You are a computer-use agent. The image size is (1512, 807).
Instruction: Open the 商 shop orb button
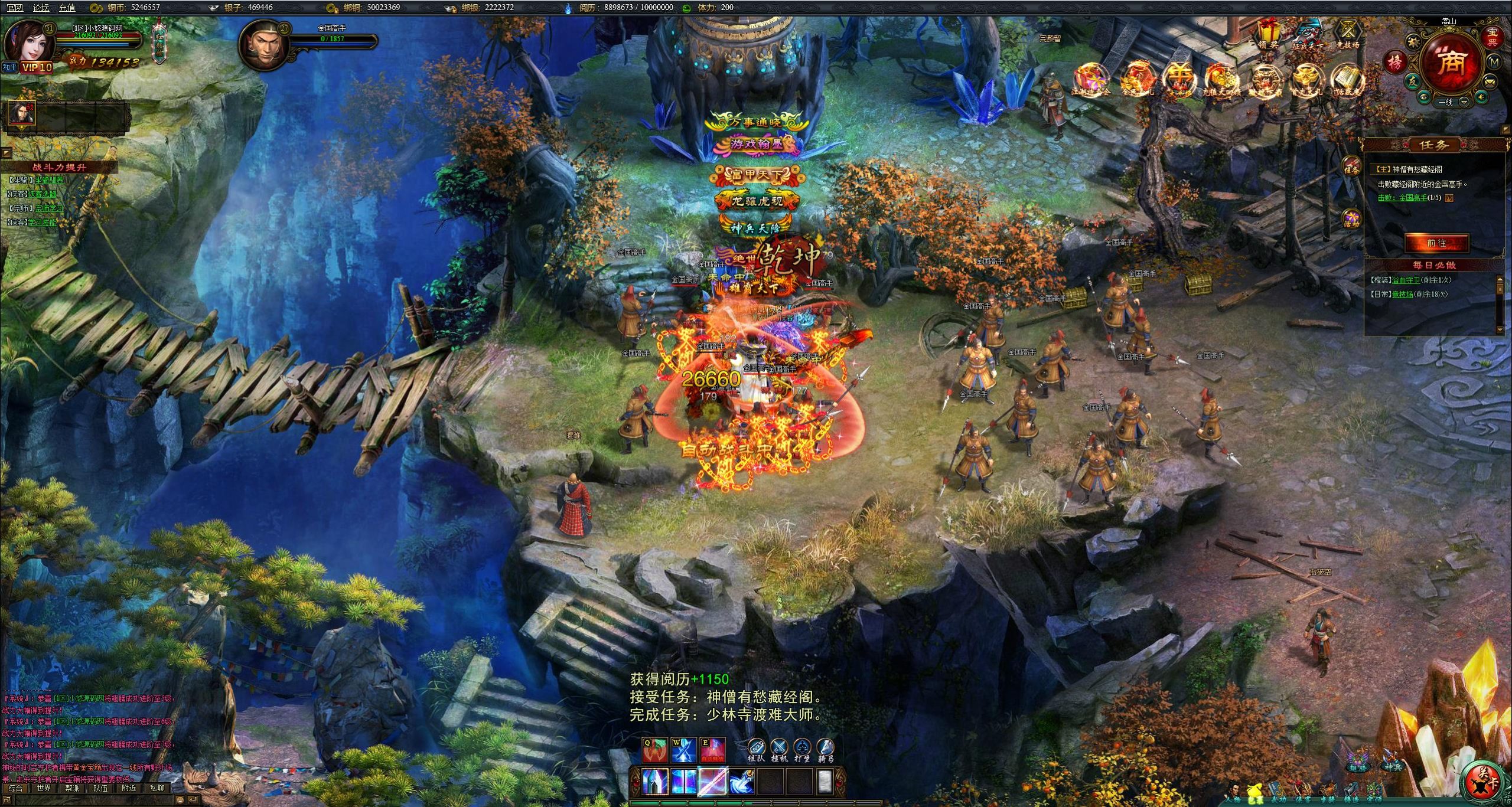1452,63
